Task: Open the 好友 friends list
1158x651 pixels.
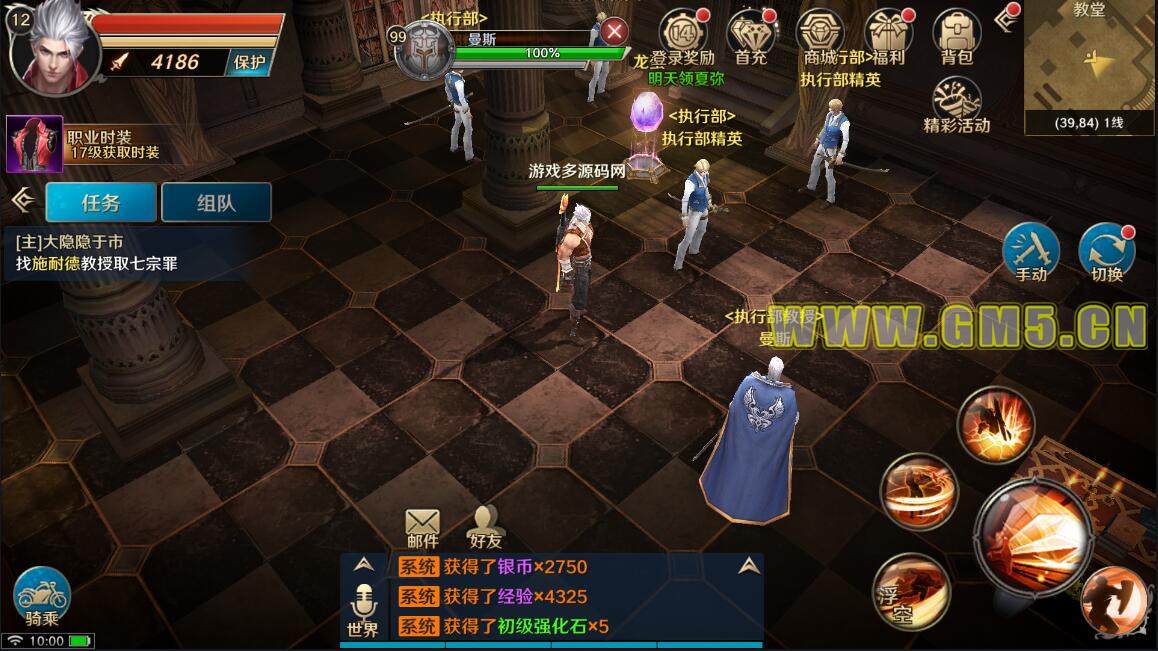Action: 485,525
